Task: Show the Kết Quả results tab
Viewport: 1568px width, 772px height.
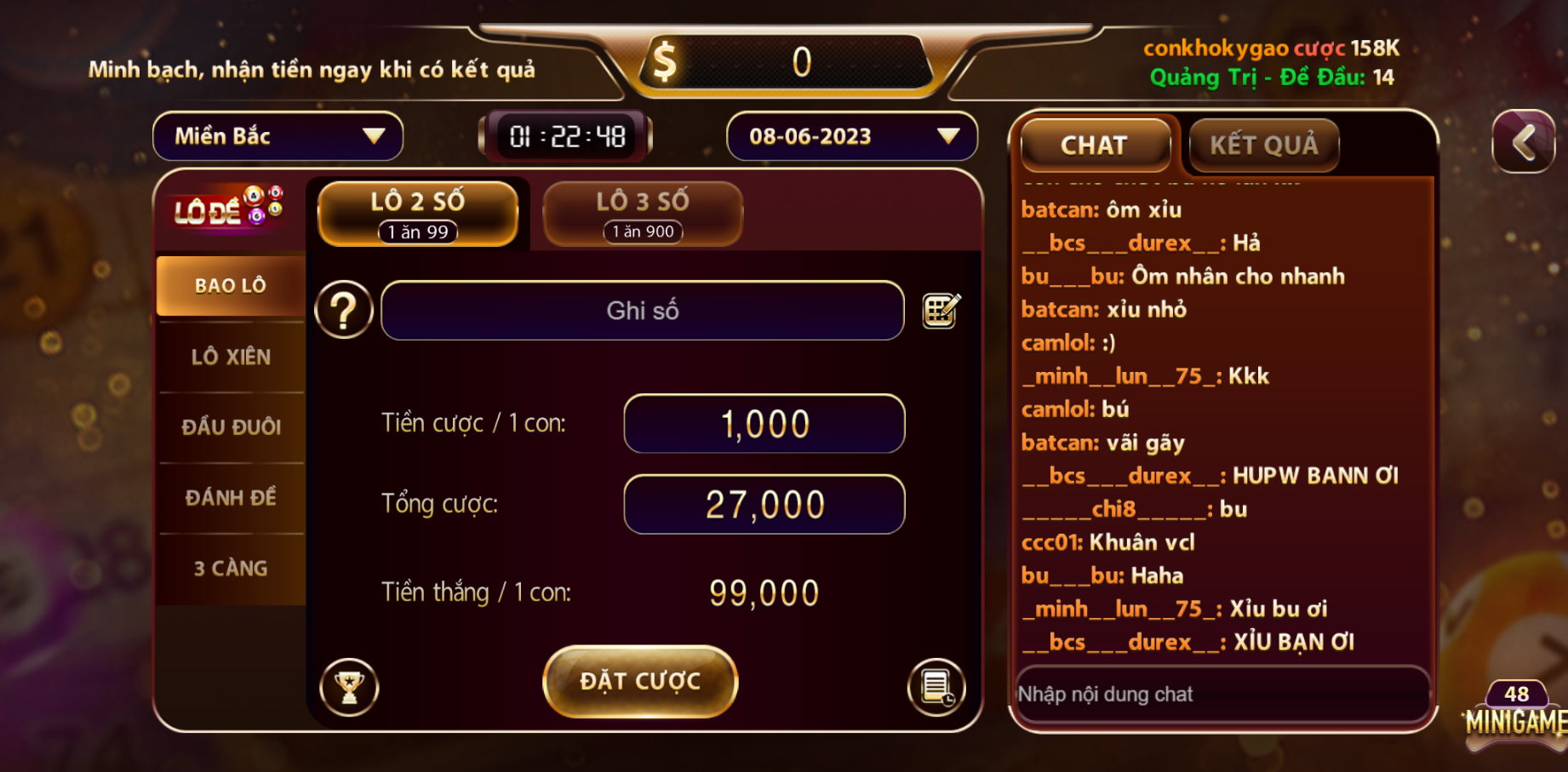Action: tap(1263, 146)
